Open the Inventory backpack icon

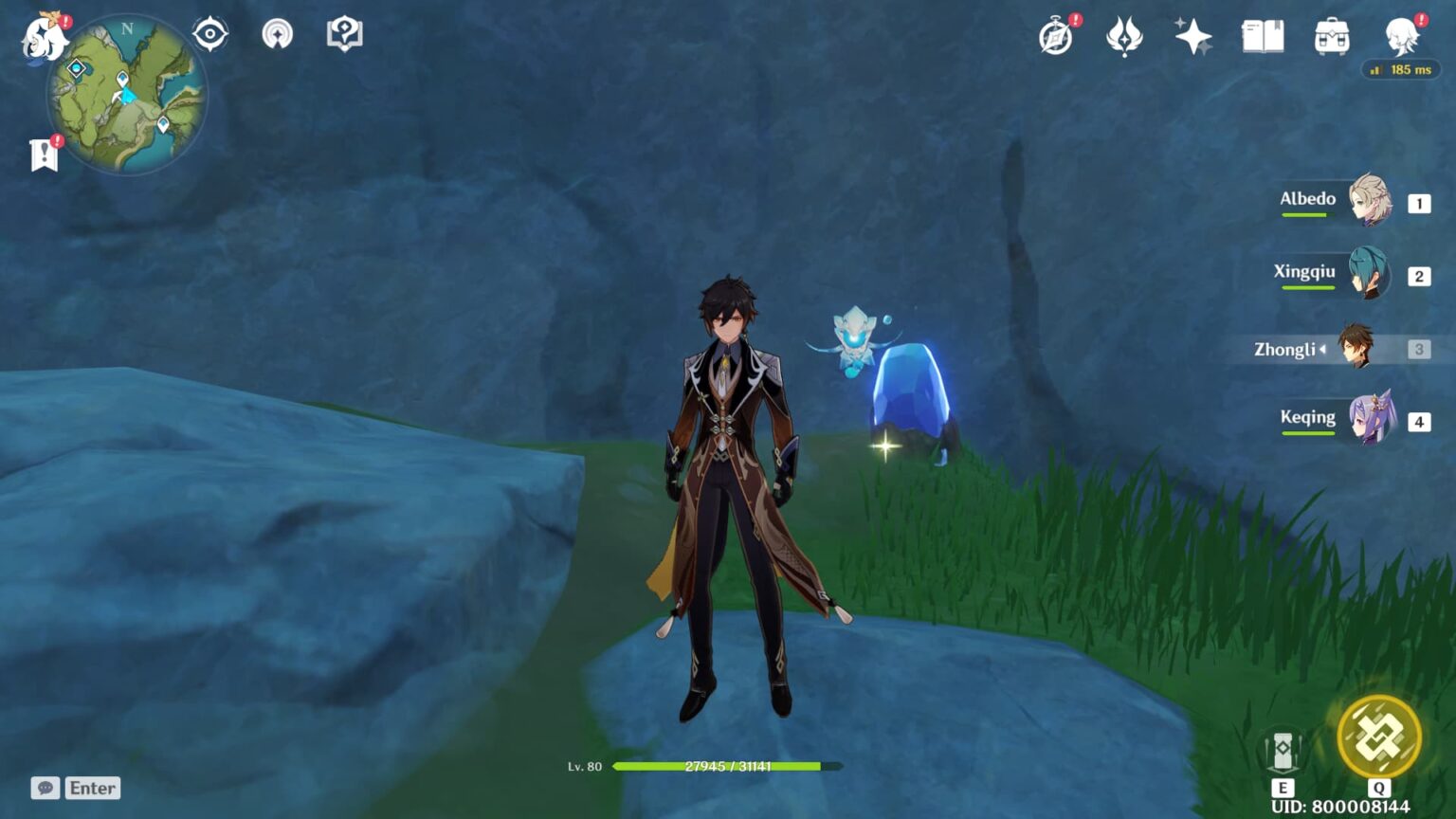tap(1332, 35)
